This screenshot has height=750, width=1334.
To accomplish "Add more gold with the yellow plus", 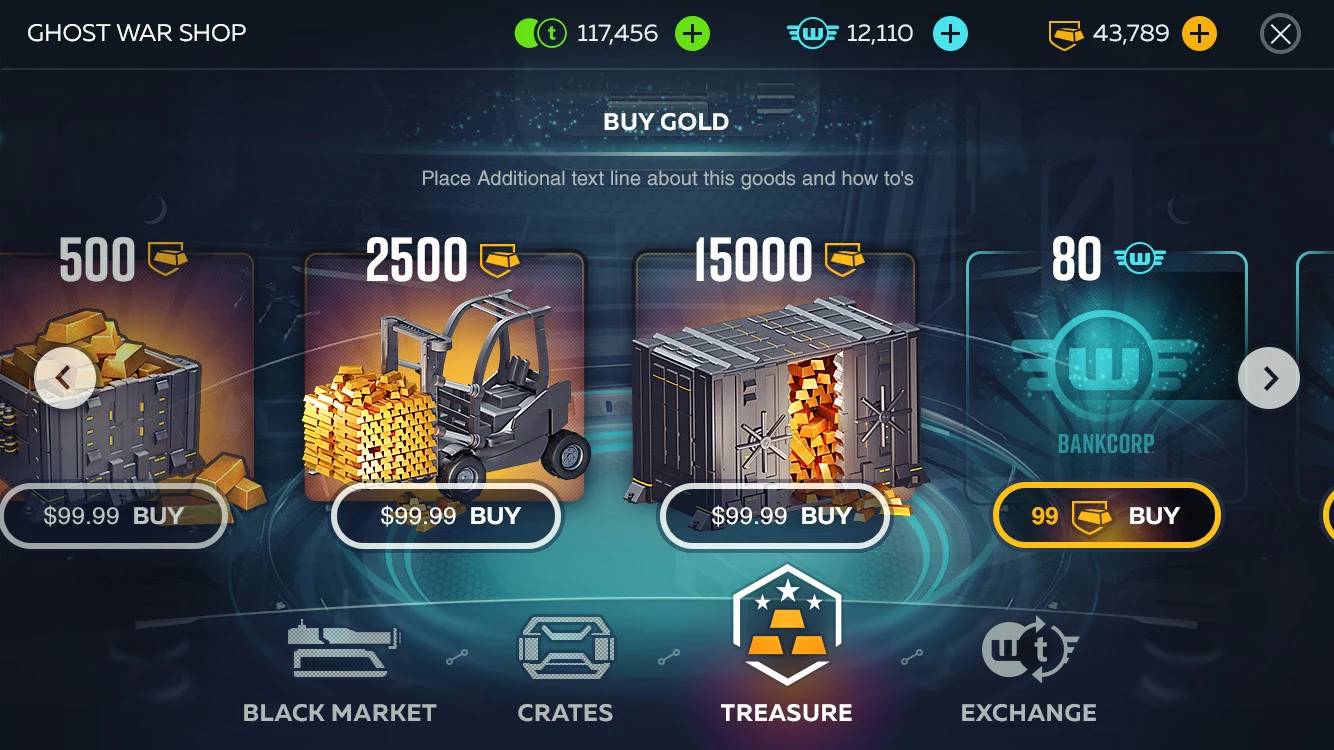I will pyautogui.click(x=1199, y=34).
